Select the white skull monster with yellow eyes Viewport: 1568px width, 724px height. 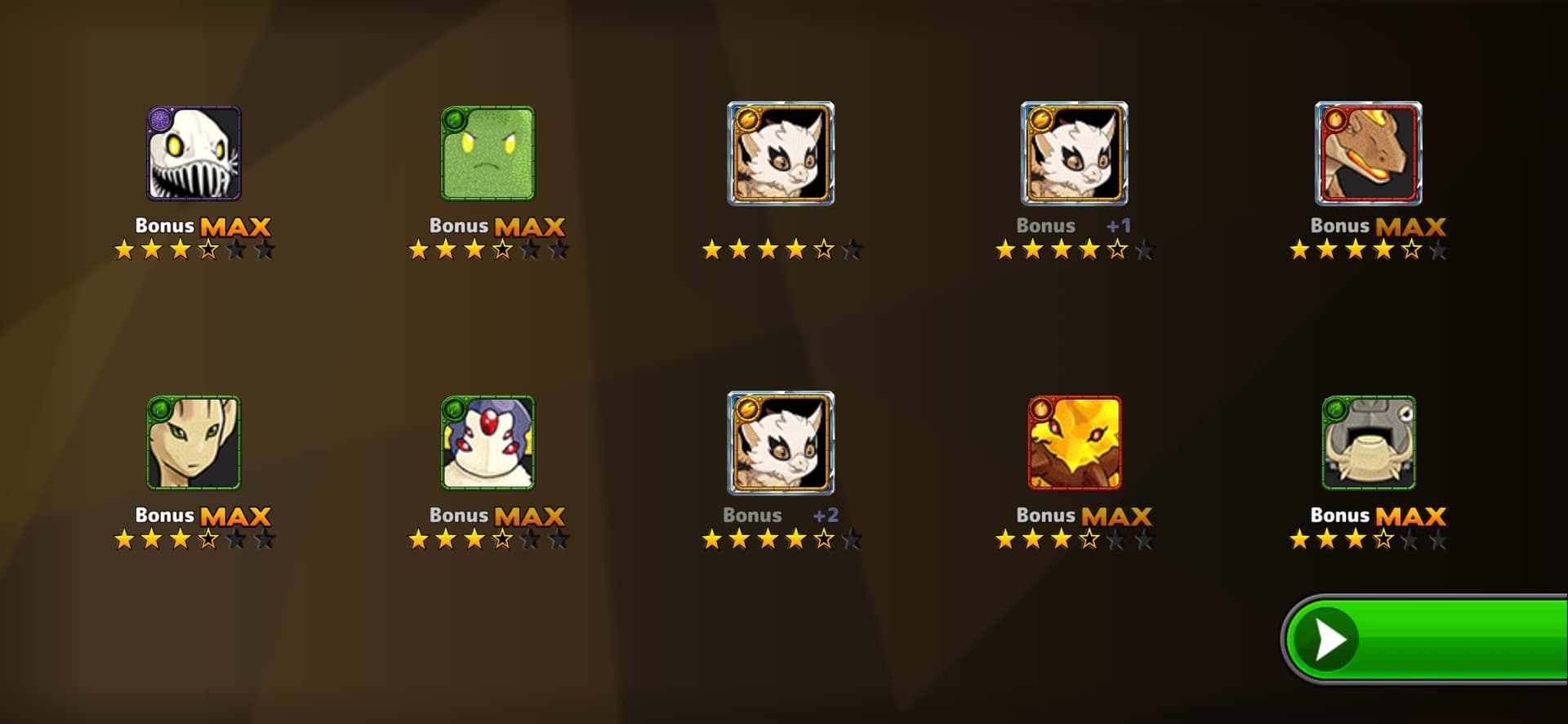pyautogui.click(x=194, y=154)
